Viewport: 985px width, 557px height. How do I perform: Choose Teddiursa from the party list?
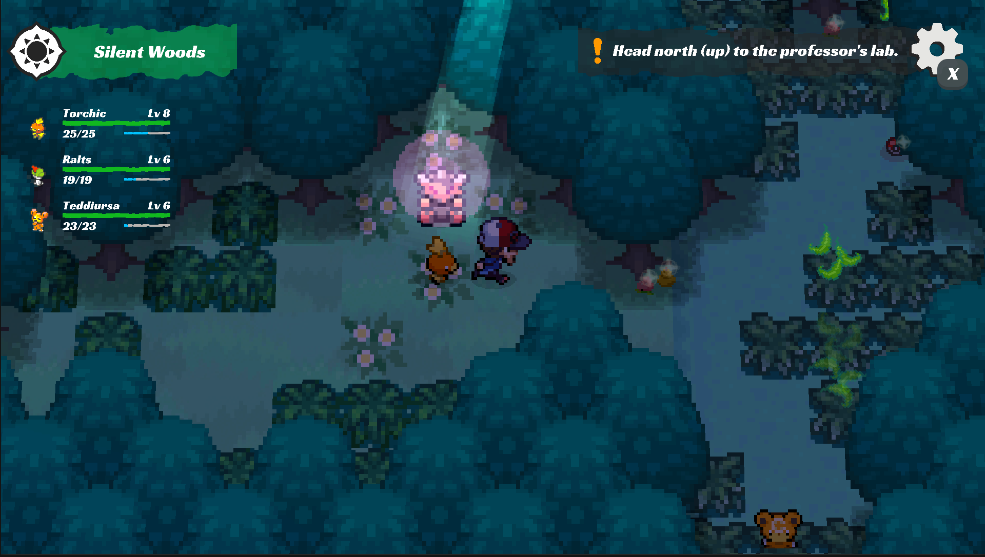click(x=100, y=215)
